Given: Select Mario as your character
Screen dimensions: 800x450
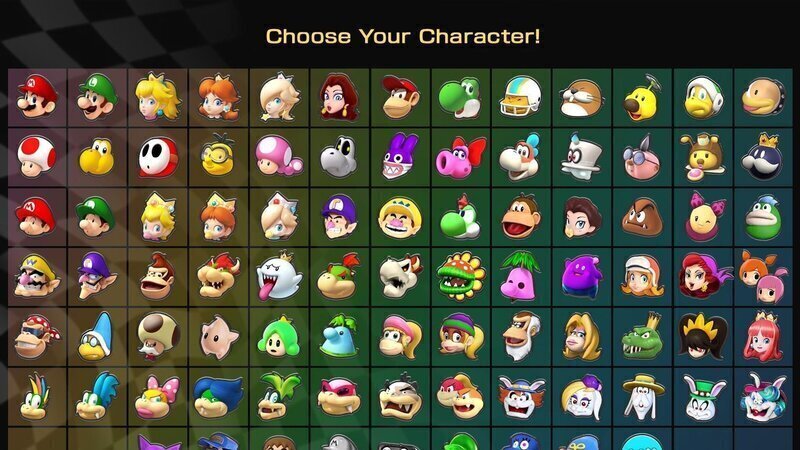Looking at the screenshot, I should tap(37, 97).
